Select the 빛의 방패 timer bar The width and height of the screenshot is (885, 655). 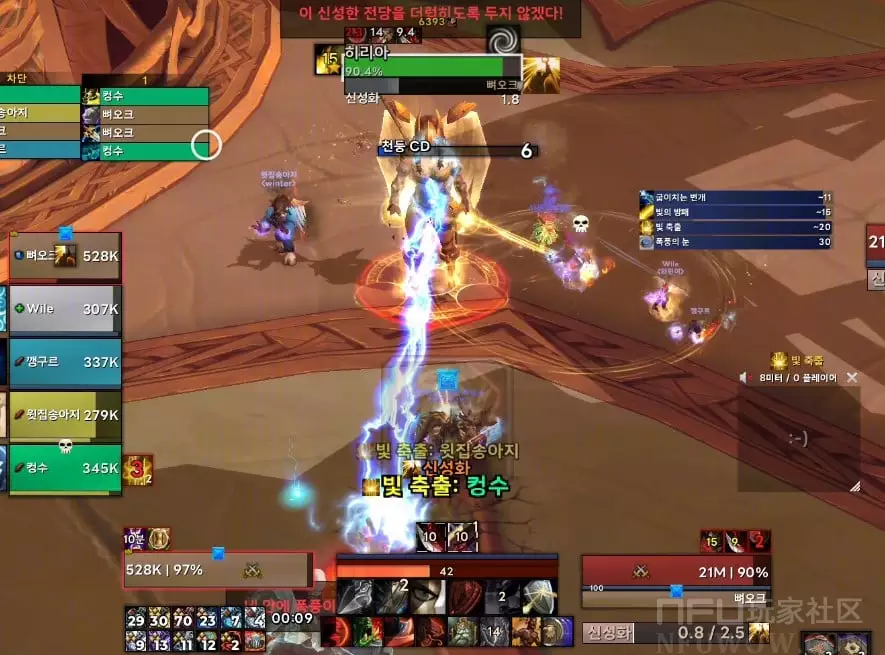click(736, 212)
